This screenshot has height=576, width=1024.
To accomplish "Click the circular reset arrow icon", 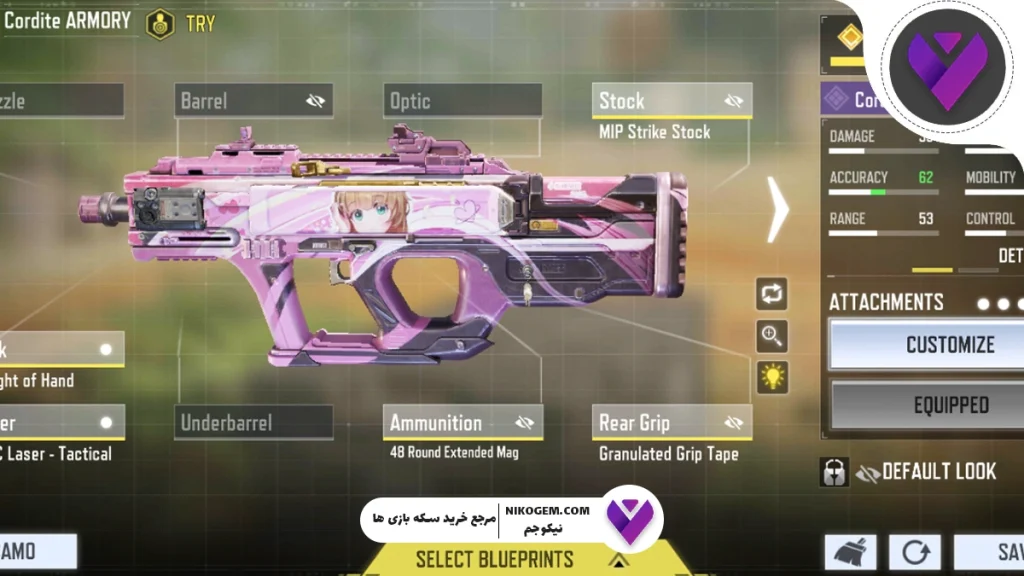I will click(x=915, y=553).
